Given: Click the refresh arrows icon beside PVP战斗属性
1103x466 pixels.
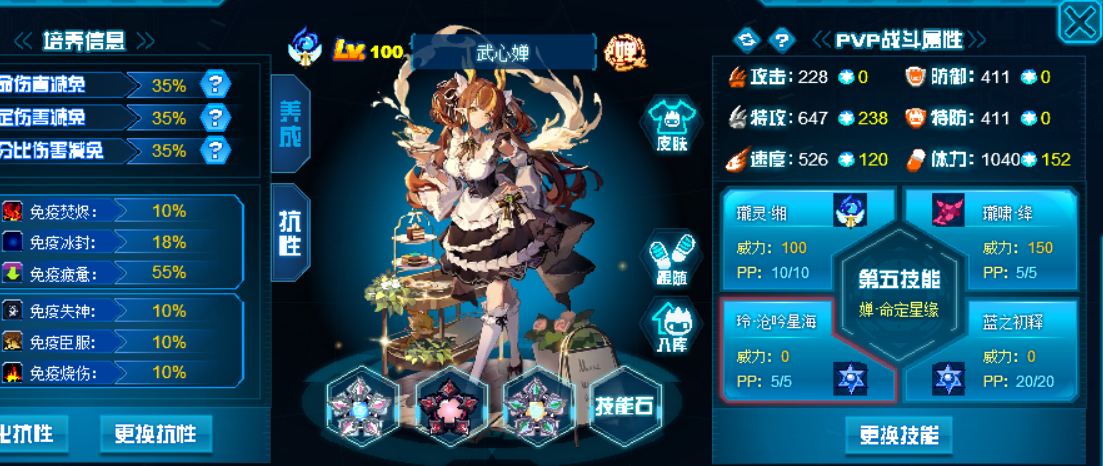Looking at the screenshot, I should (747, 40).
